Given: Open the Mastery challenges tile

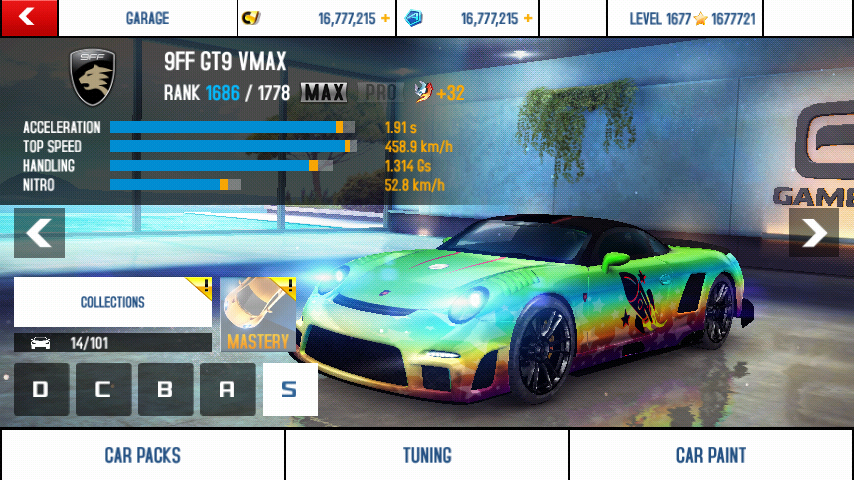Looking at the screenshot, I should pyautogui.click(x=258, y=315).
